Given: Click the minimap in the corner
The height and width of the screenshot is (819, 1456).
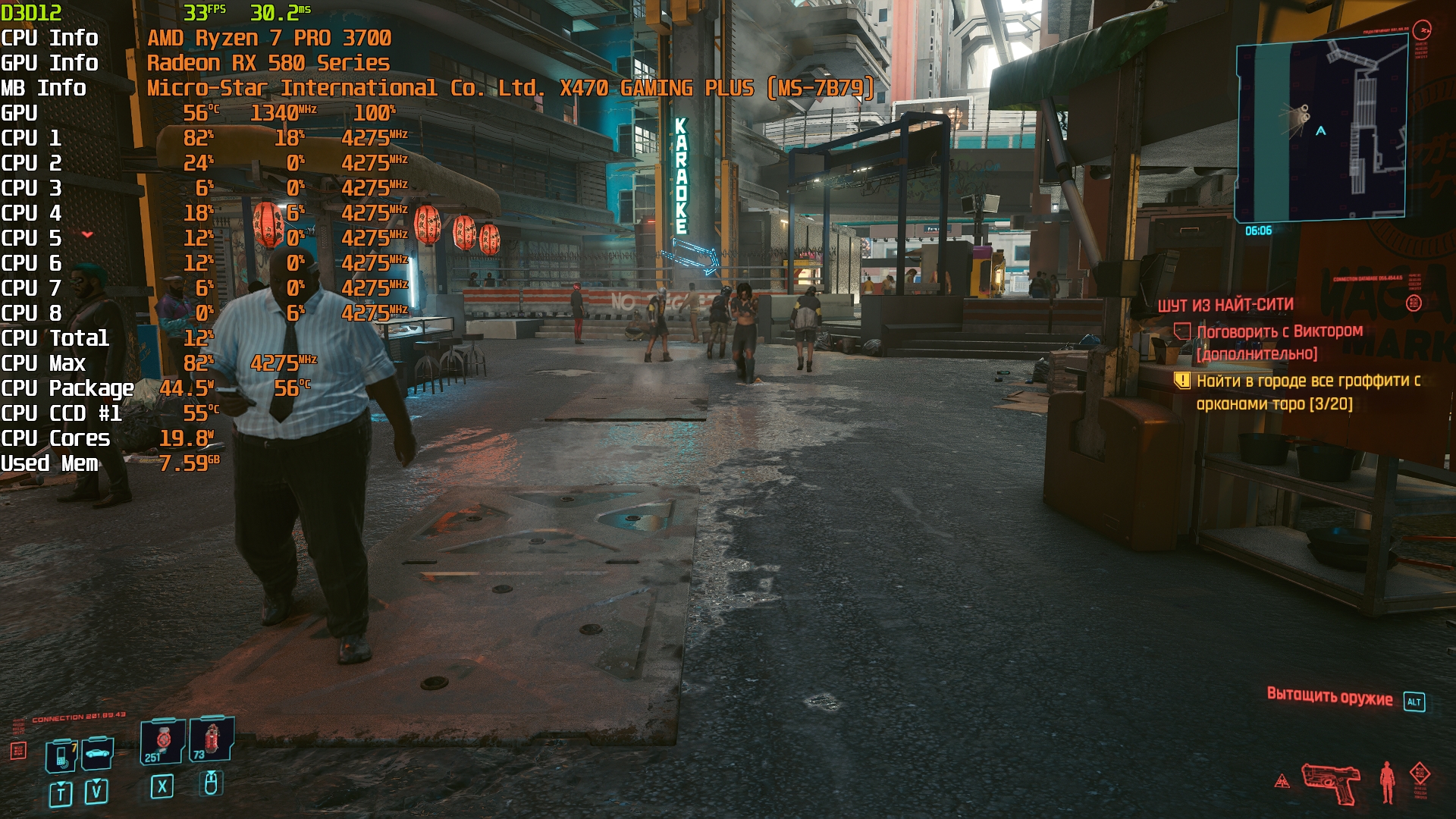Looking at the screenshot, I should [x=1321, y=130].
